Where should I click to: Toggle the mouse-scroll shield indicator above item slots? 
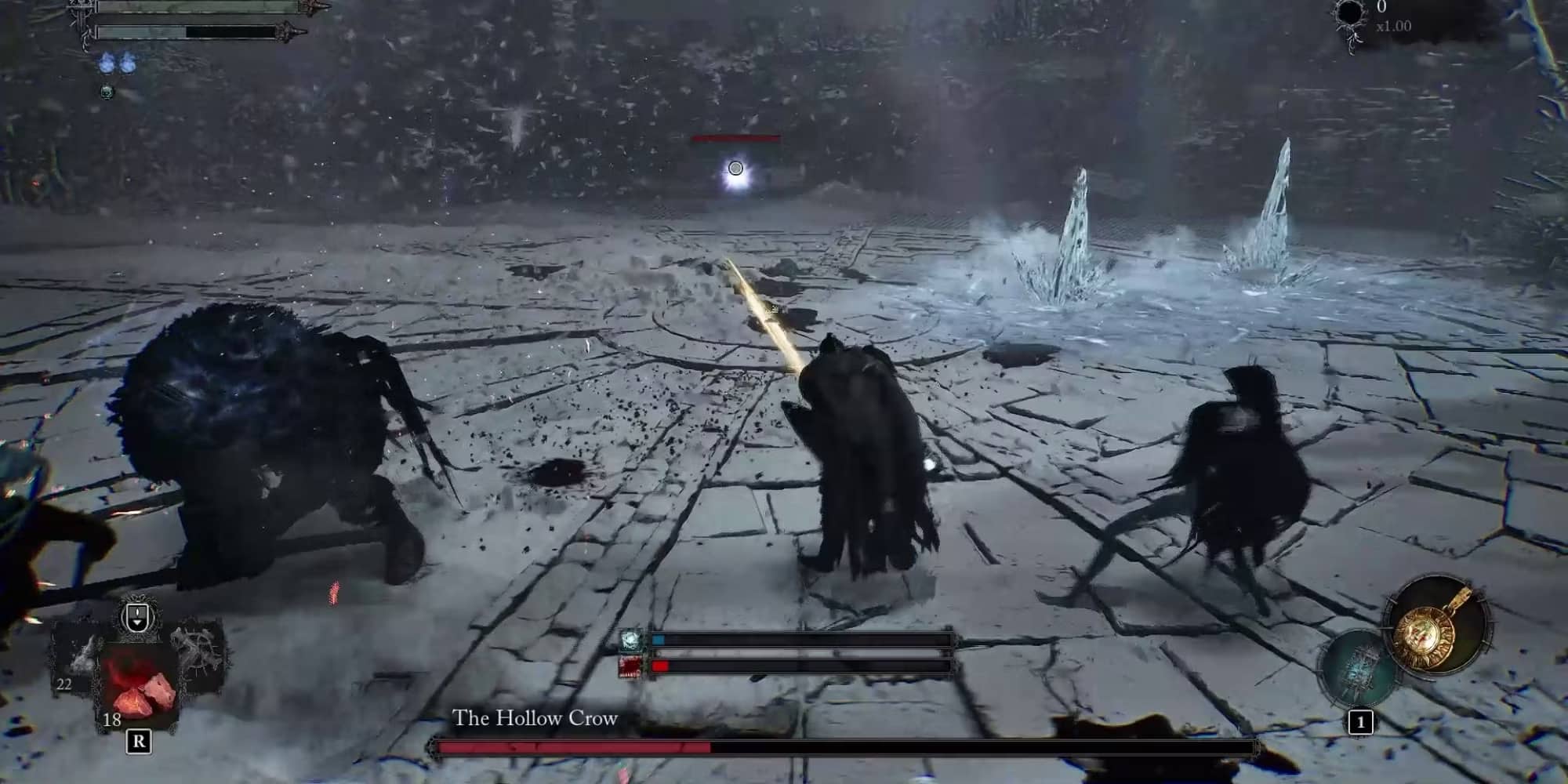click(x=136, y=616)
